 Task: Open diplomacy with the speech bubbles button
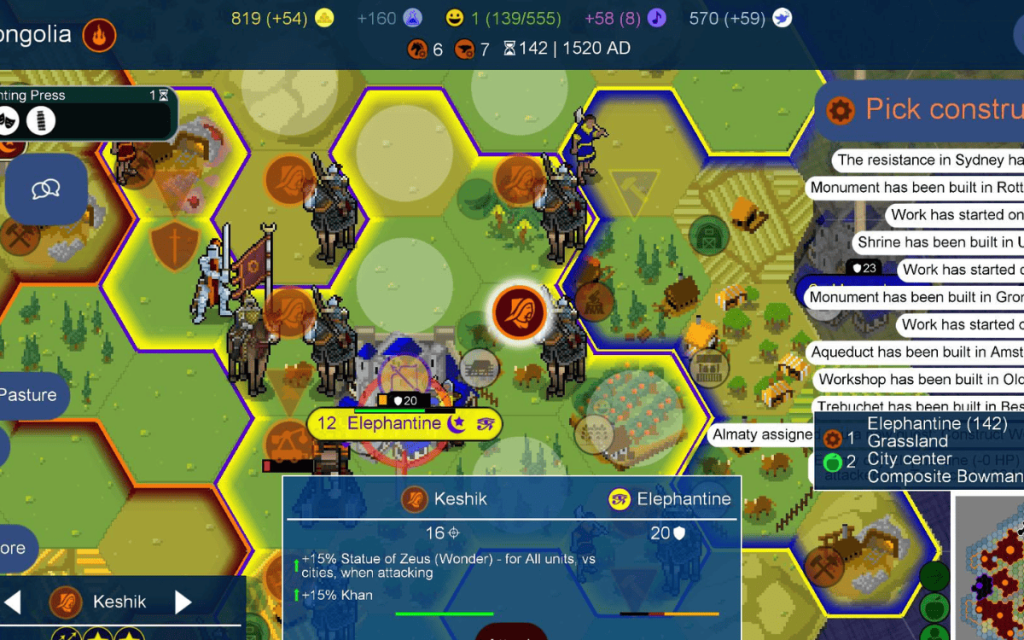(x=46, y=189)
